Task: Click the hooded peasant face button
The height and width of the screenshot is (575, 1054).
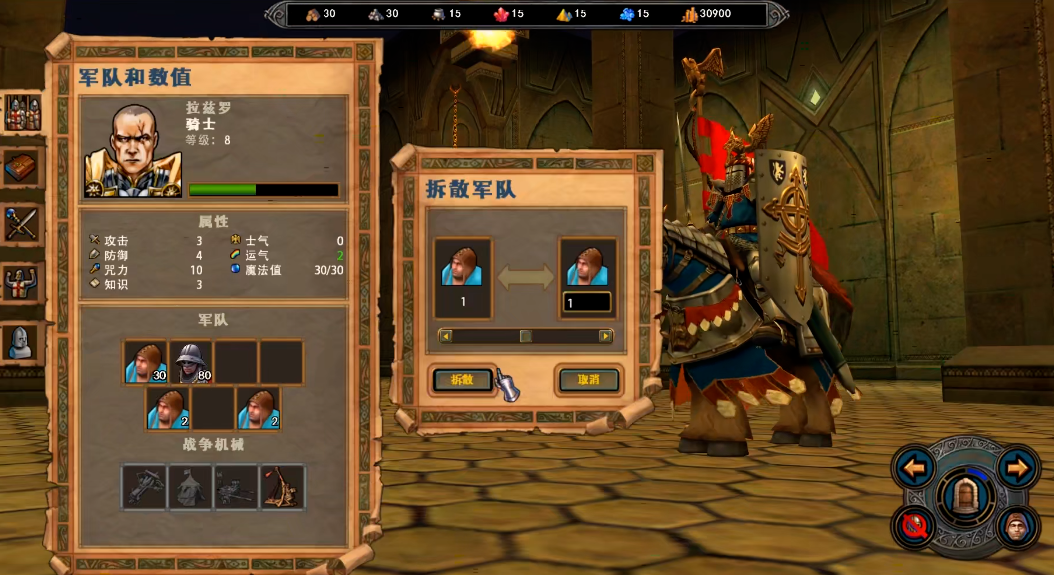Action: tap(1018, 526)
